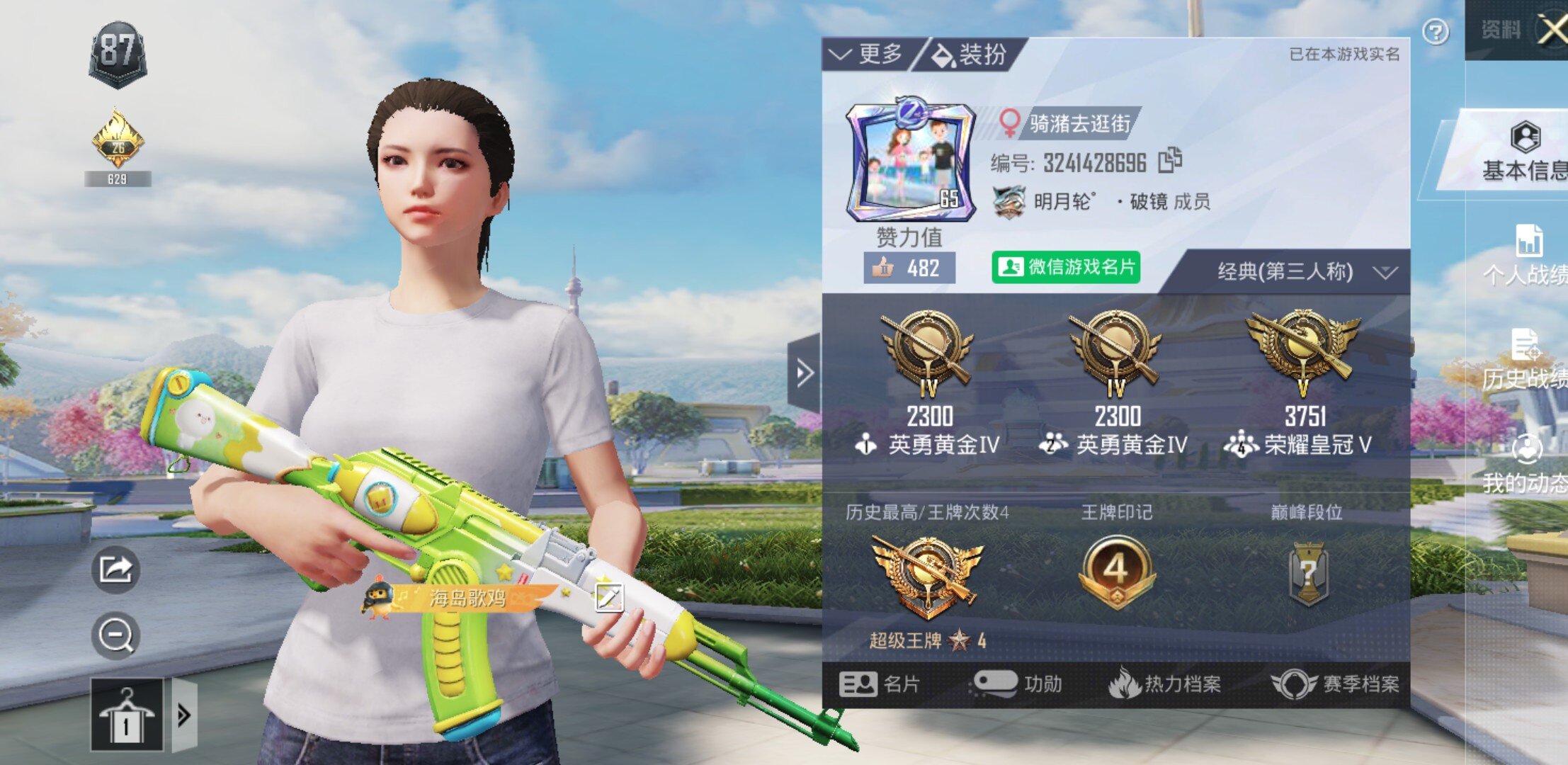The width and height of the screenshot is (1568, 765).
Task: Click the magnifier zoom-out button
Action: click(x=115, y=635)
